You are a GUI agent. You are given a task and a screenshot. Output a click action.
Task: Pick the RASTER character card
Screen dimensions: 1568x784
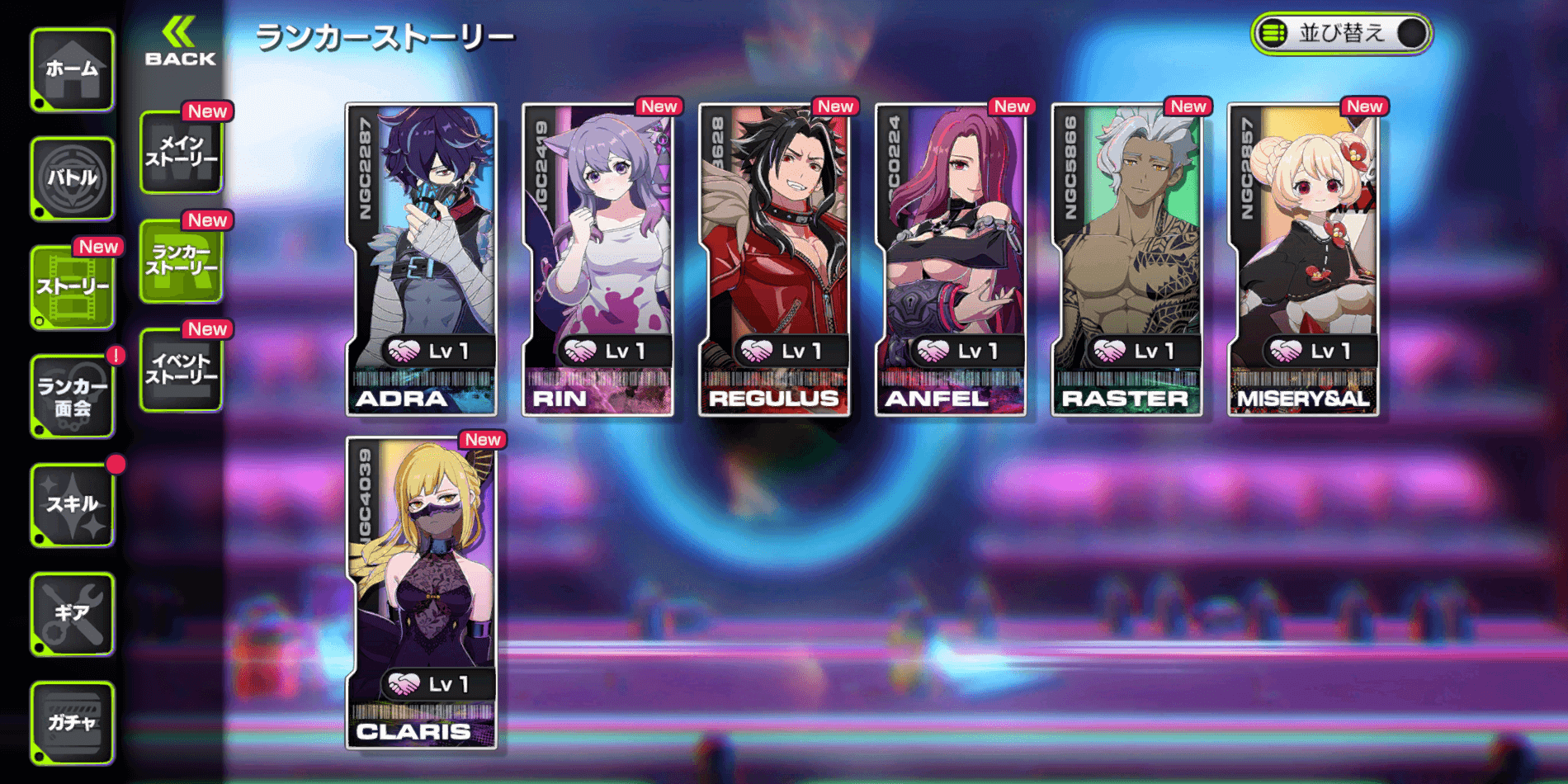tap(1127, 259)
